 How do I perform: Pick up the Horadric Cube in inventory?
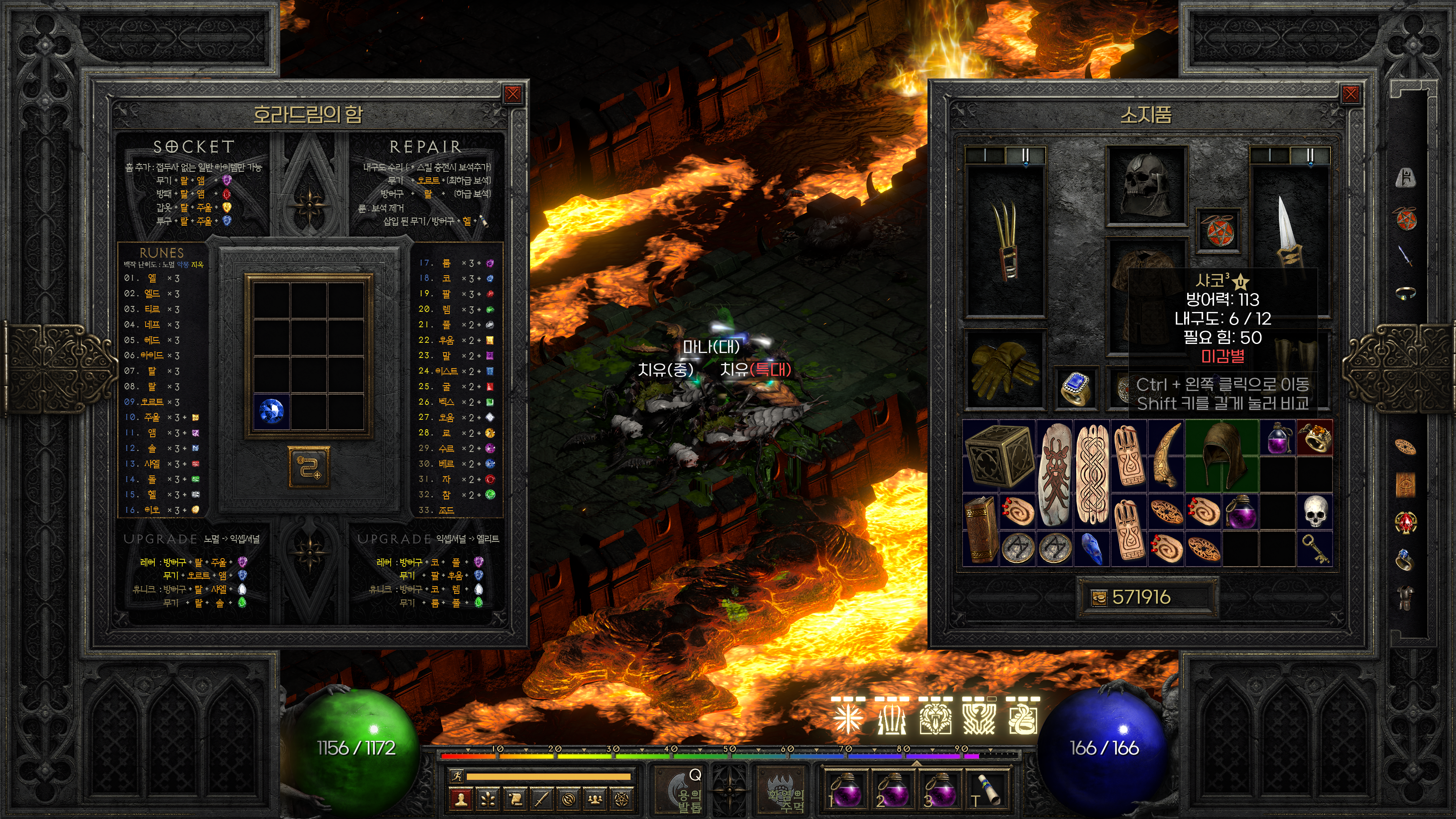[999, 455]
